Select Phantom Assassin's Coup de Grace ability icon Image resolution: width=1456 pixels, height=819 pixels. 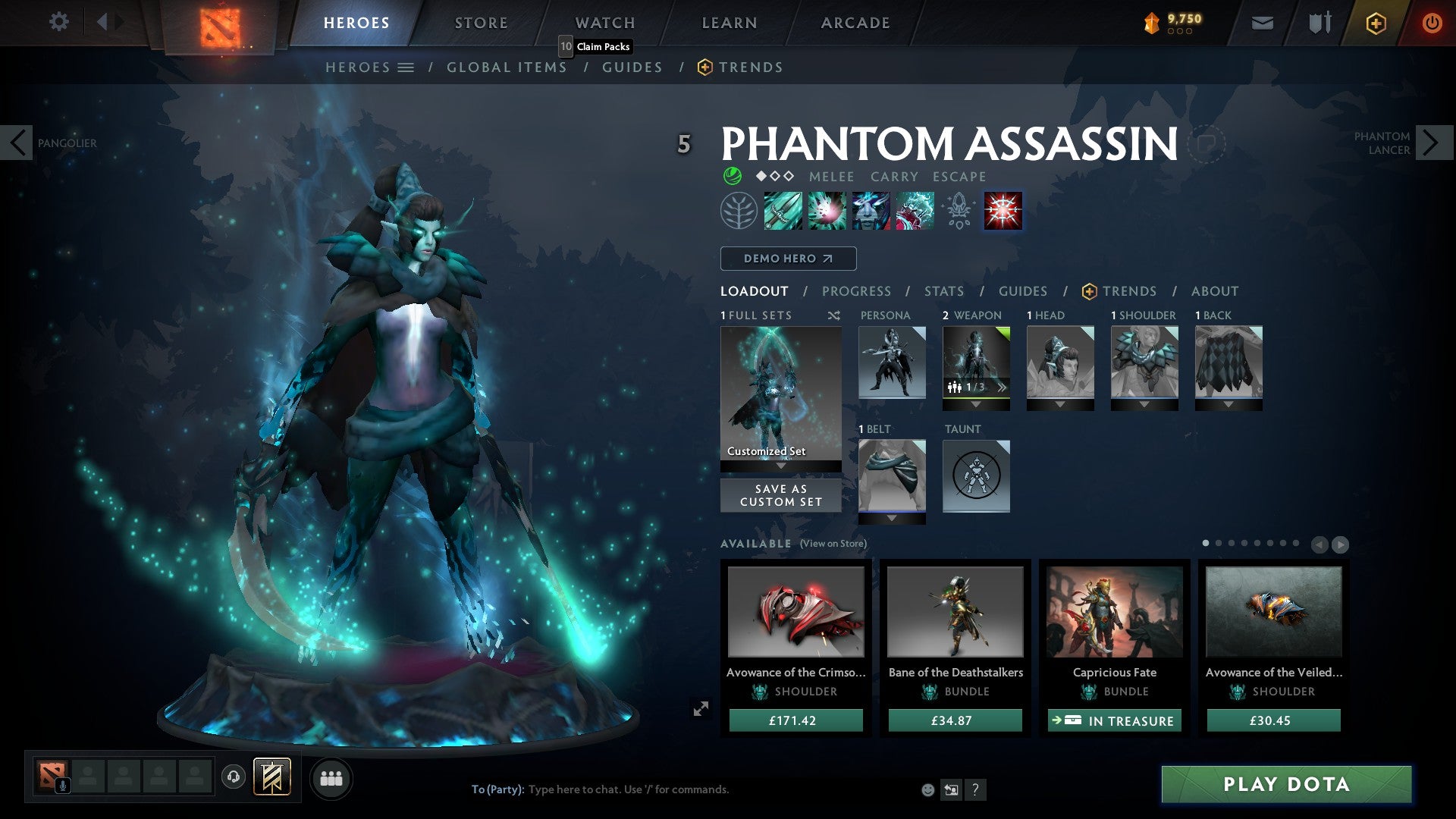coord(1002,211)
